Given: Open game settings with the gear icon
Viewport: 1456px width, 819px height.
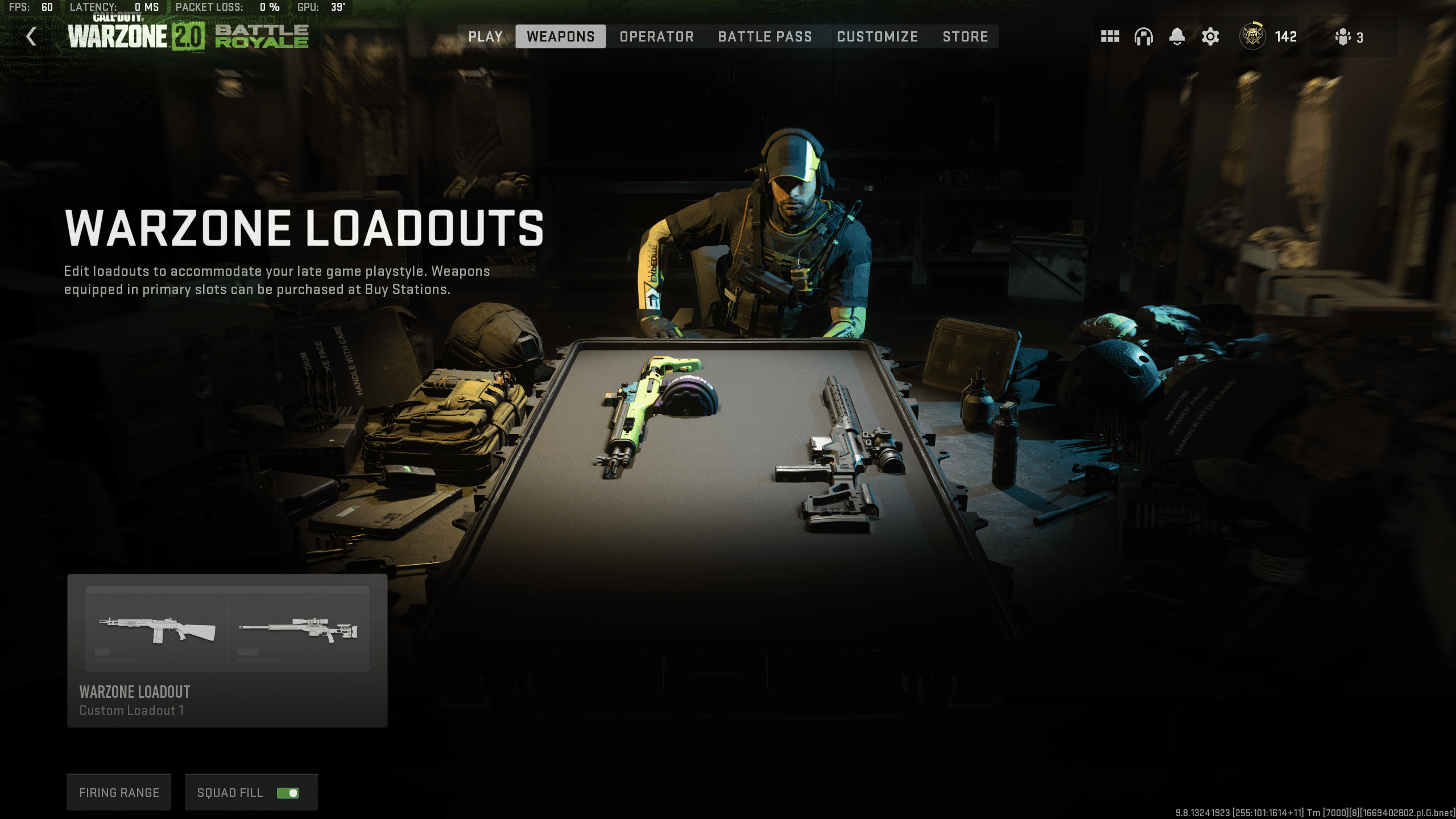Looking at the screenshot, I should pos(1210,36).
